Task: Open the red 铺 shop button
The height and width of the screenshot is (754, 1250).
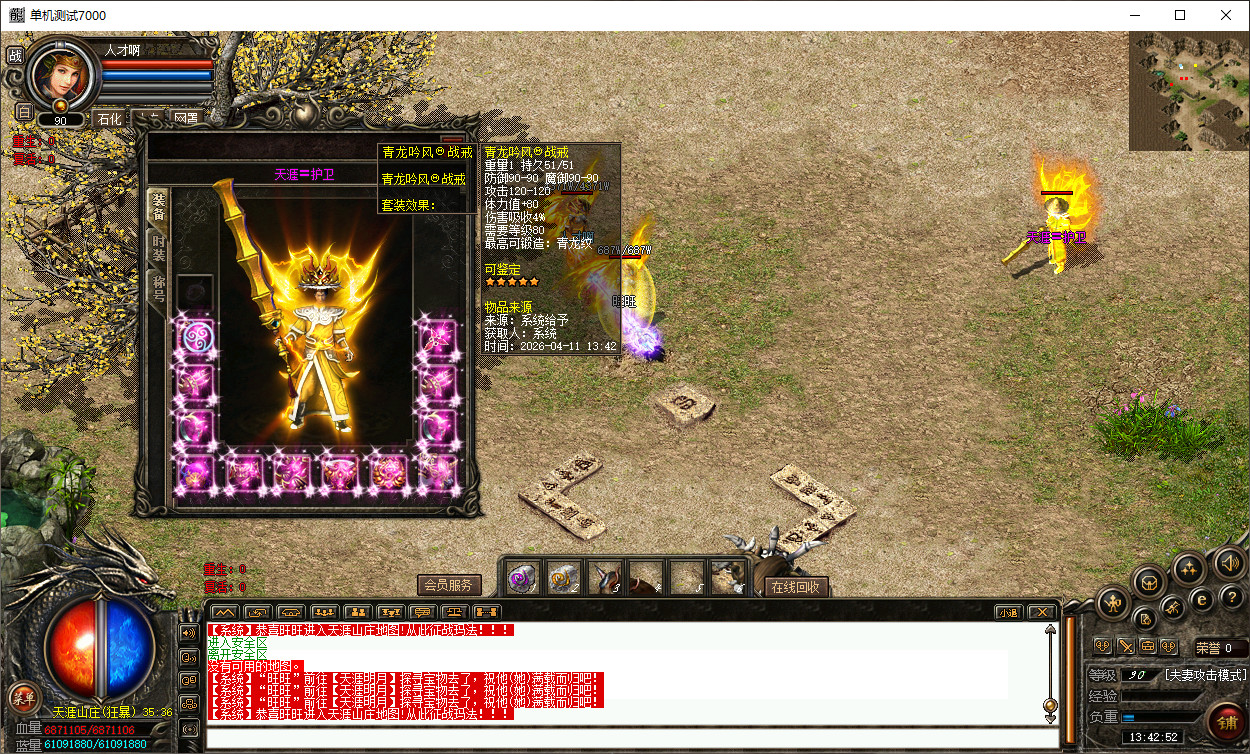Action: point(1225,721)
